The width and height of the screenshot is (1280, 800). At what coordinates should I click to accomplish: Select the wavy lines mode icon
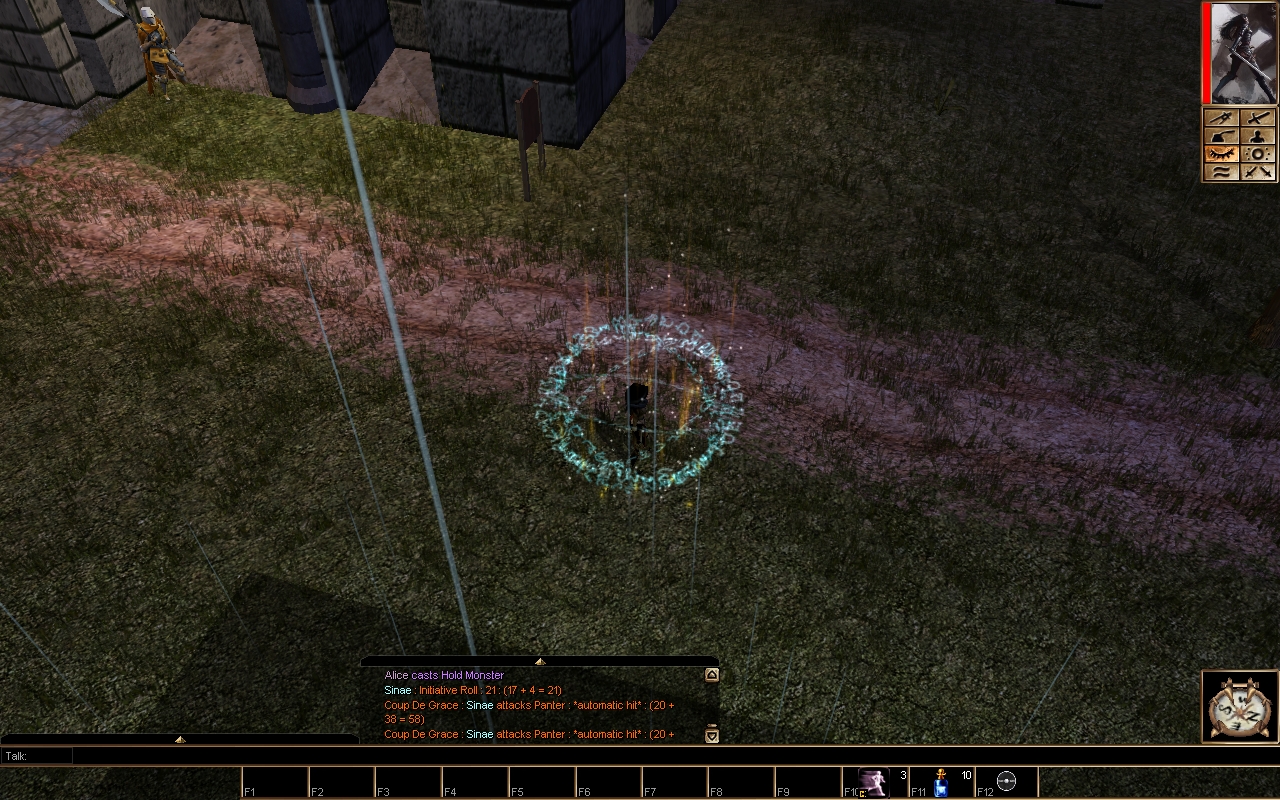pos(1221,172)
